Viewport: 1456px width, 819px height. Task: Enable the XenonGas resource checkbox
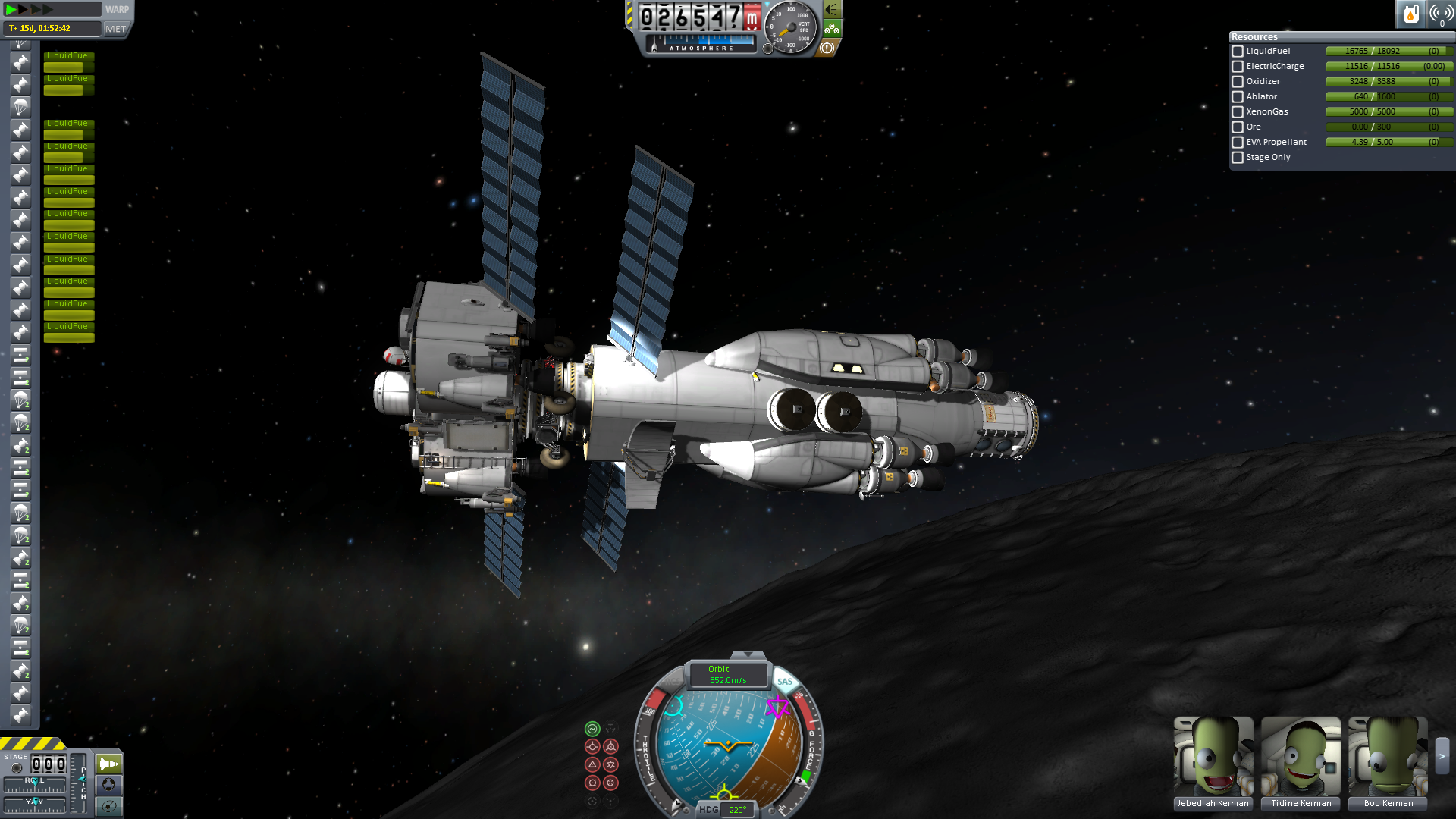[x=1238, y=112]
